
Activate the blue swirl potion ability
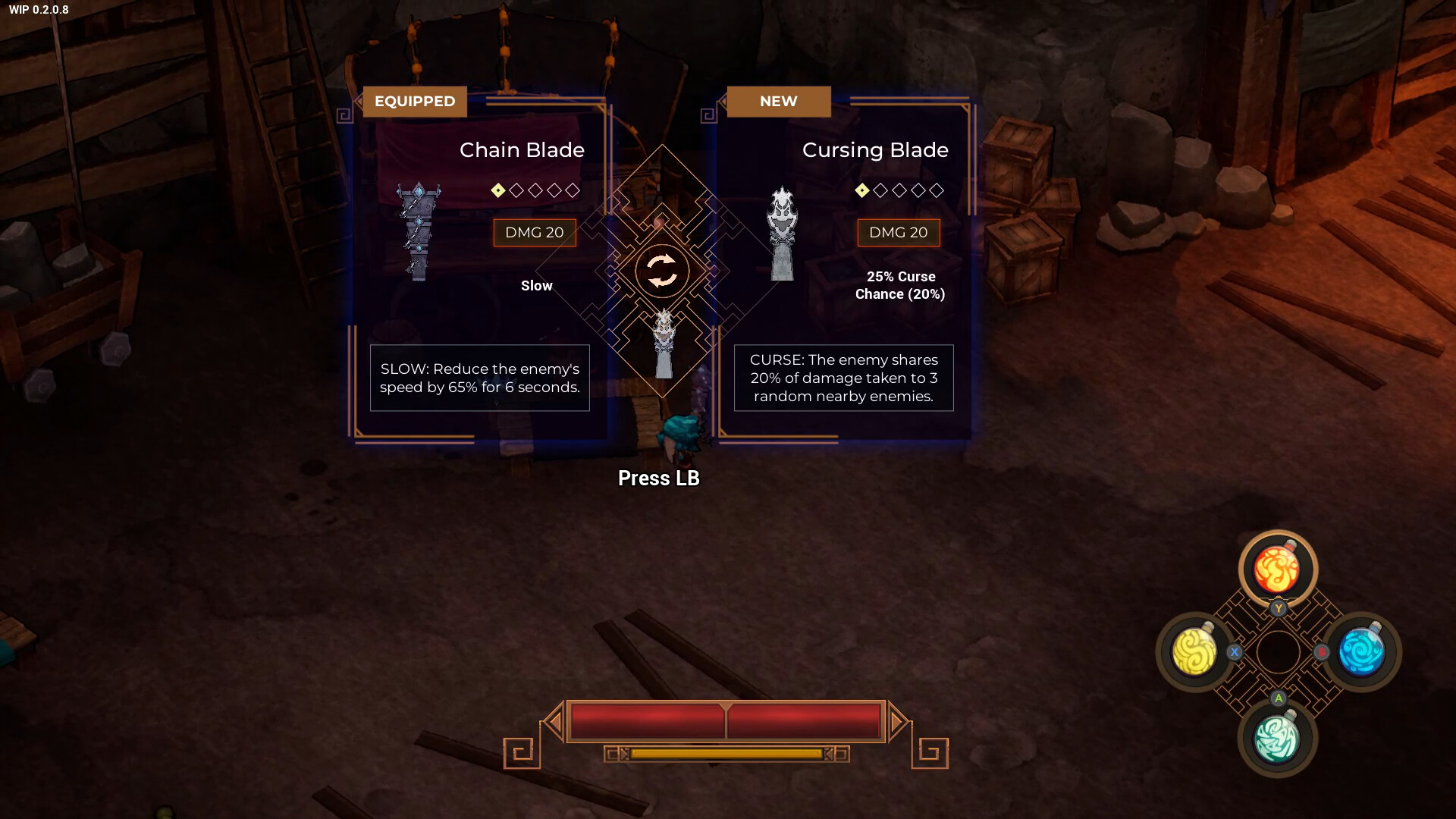coord(1362,651)
